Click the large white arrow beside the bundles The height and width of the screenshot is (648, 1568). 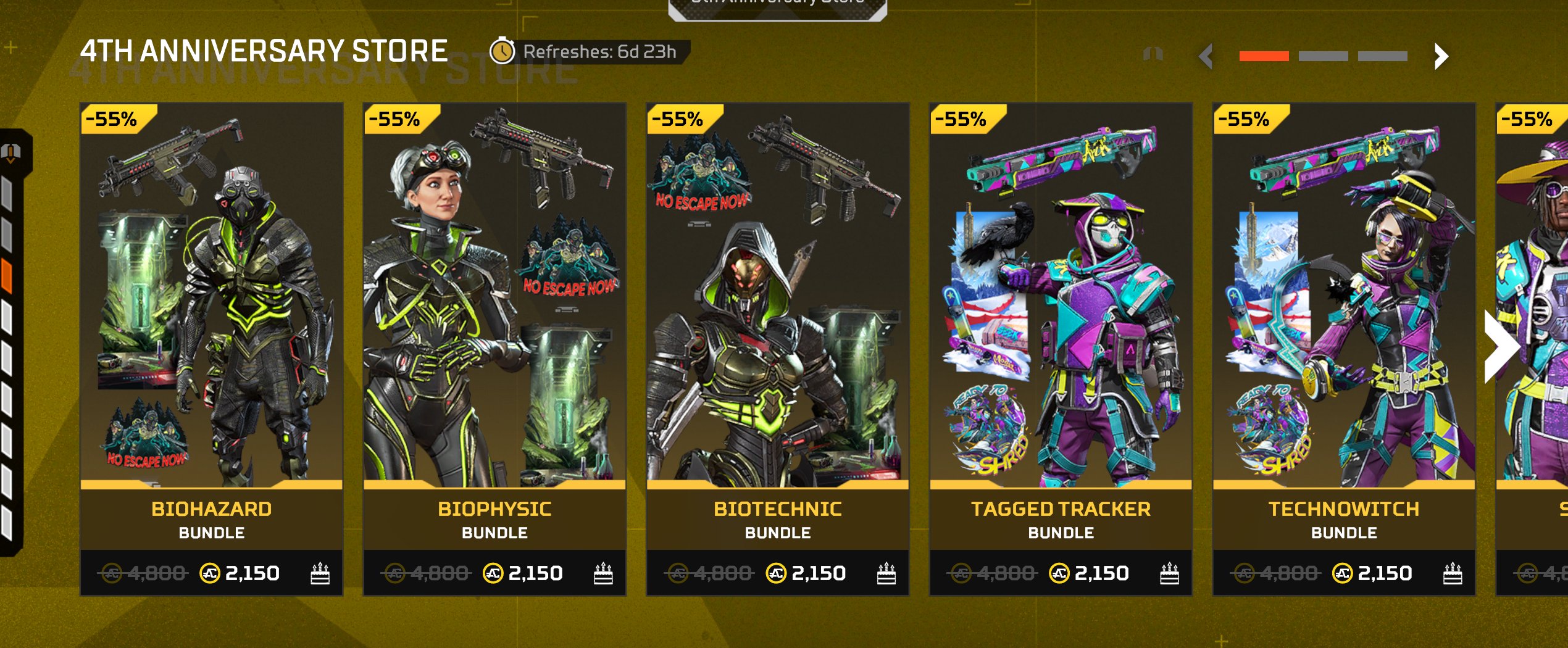1500,347
